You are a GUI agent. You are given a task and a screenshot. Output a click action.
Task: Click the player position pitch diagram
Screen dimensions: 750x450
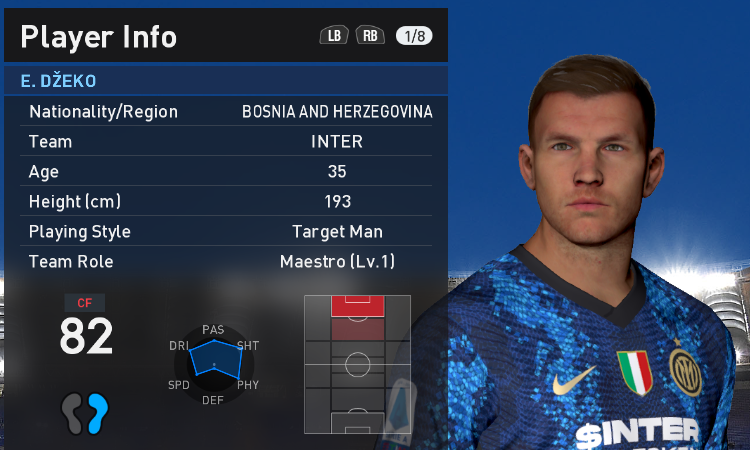pos(357,365)
